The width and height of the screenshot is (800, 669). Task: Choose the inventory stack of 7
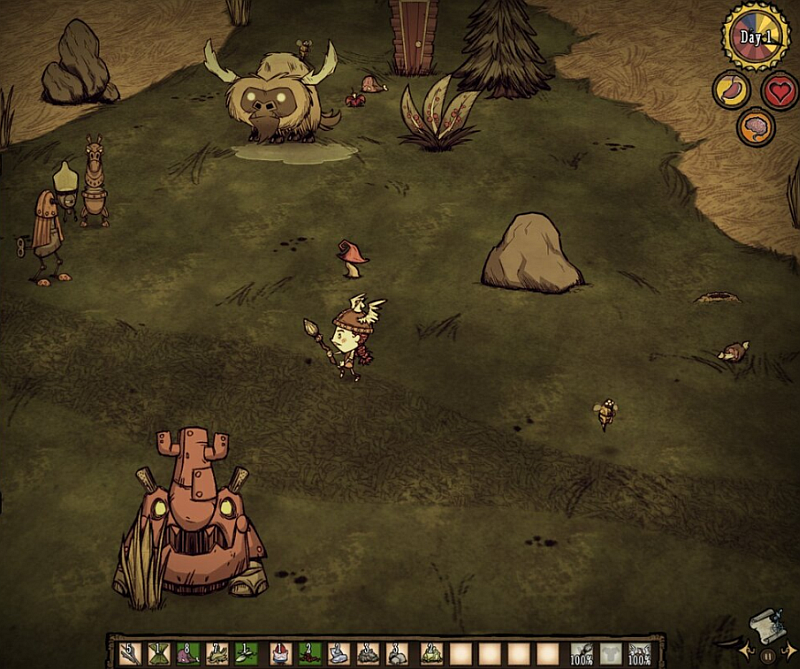[x=217, y=654]
